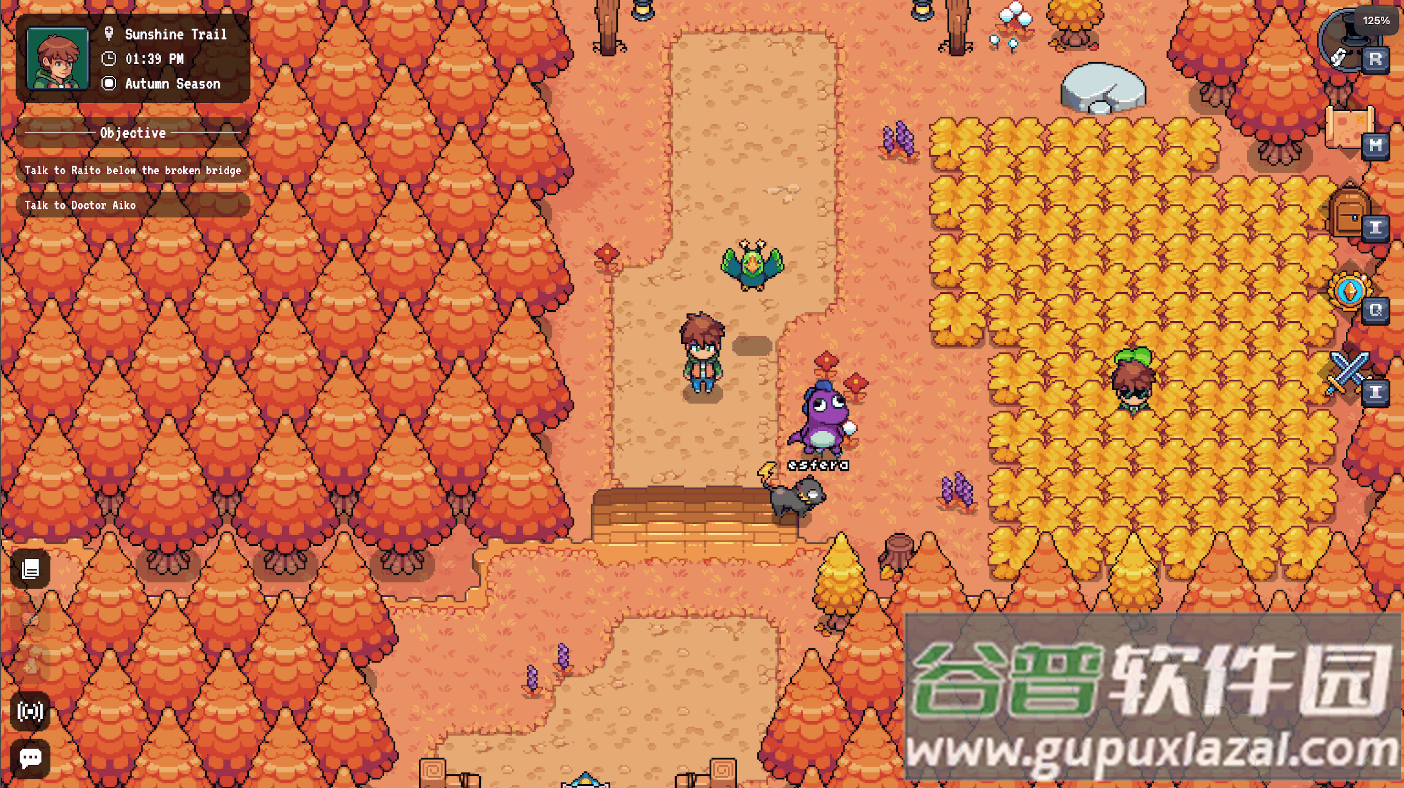
Task: Open the chat bubble icon at bottom left
Action: (x=30, y=760)
